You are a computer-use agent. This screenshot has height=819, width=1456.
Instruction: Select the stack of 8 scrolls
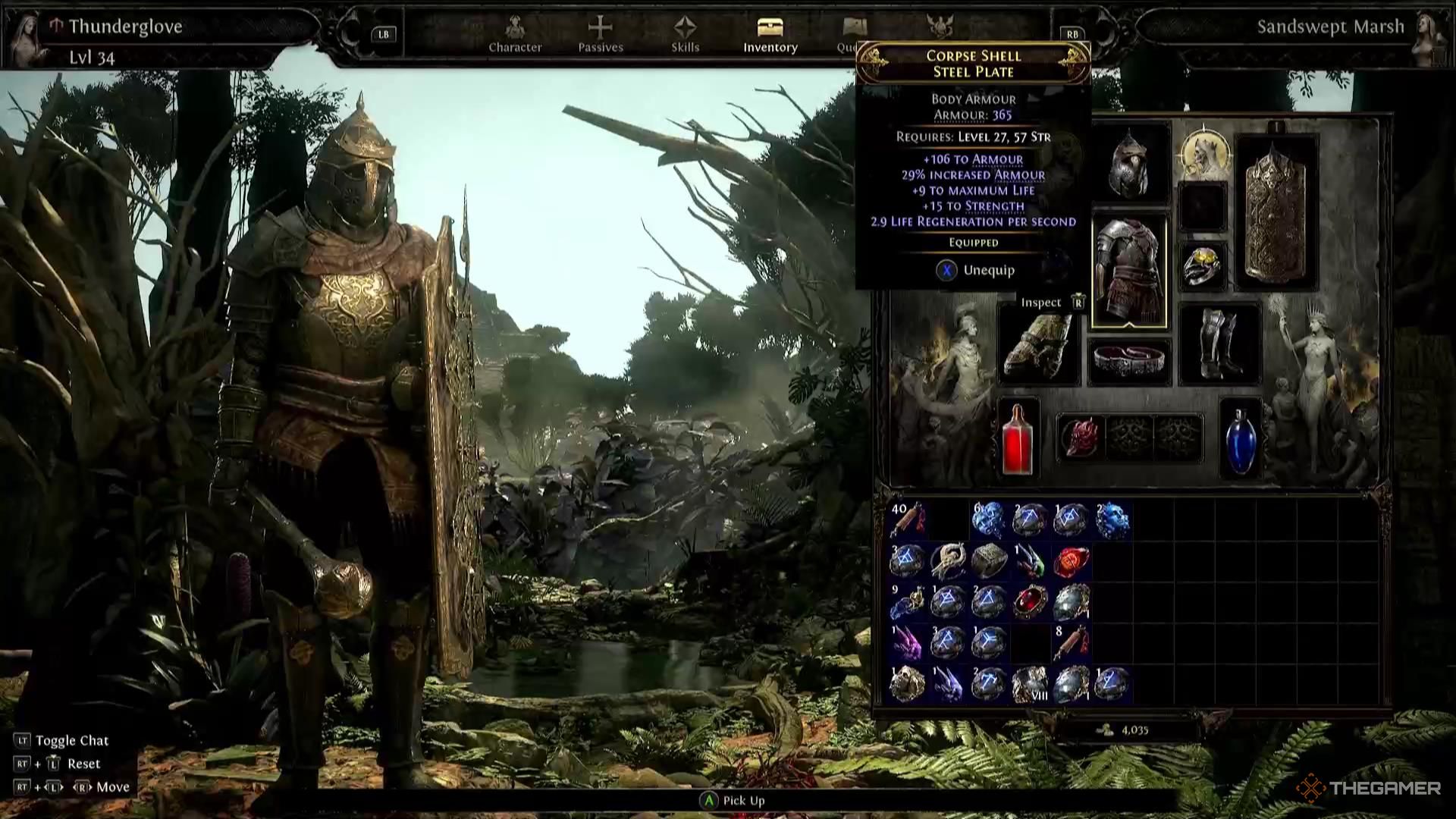click(x=1071, y=642)
